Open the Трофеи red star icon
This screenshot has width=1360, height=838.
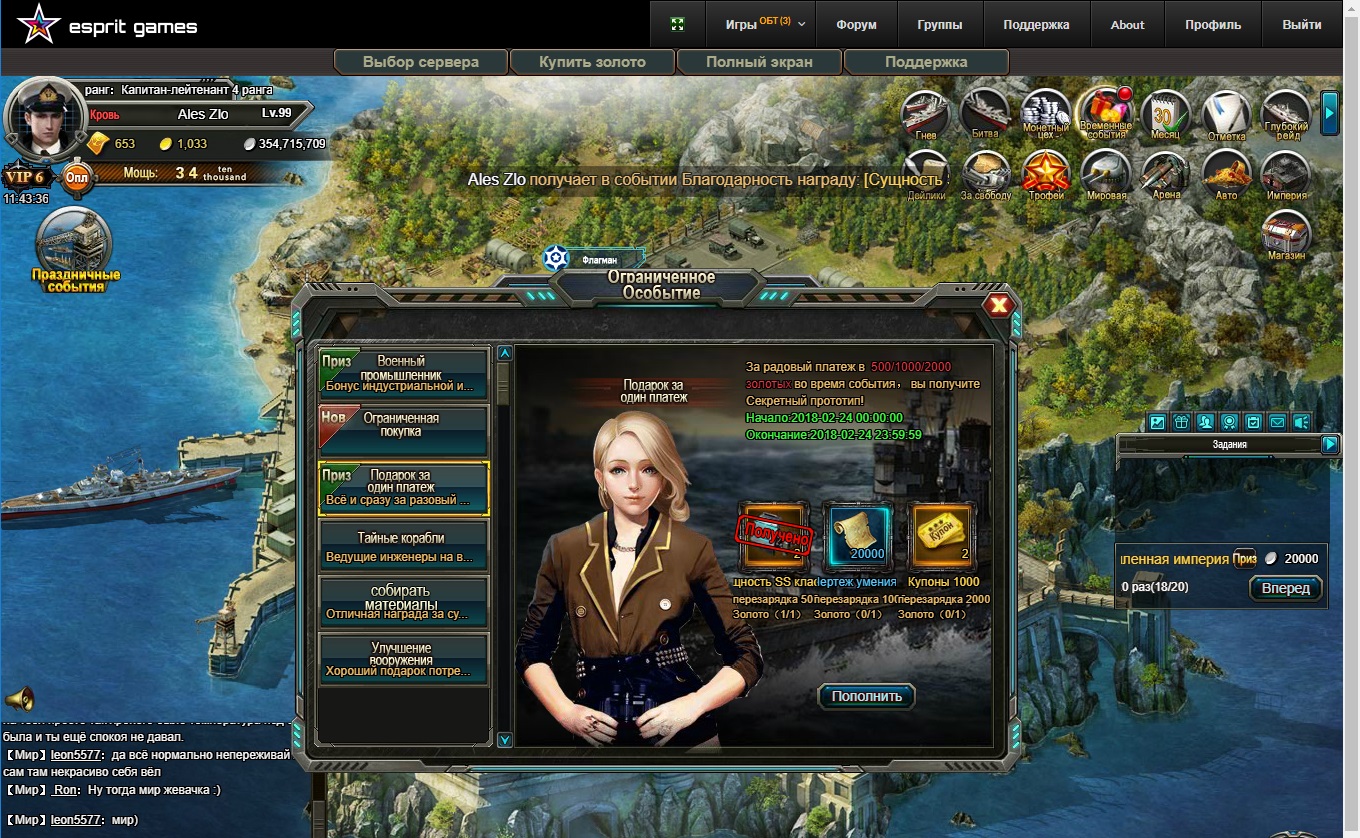tap(1046, 174)
